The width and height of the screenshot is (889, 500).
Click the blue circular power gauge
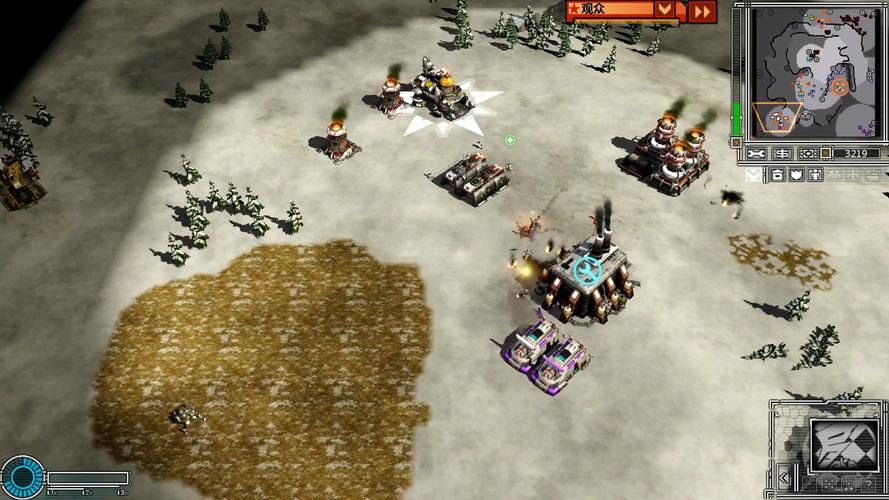(22, 476)
